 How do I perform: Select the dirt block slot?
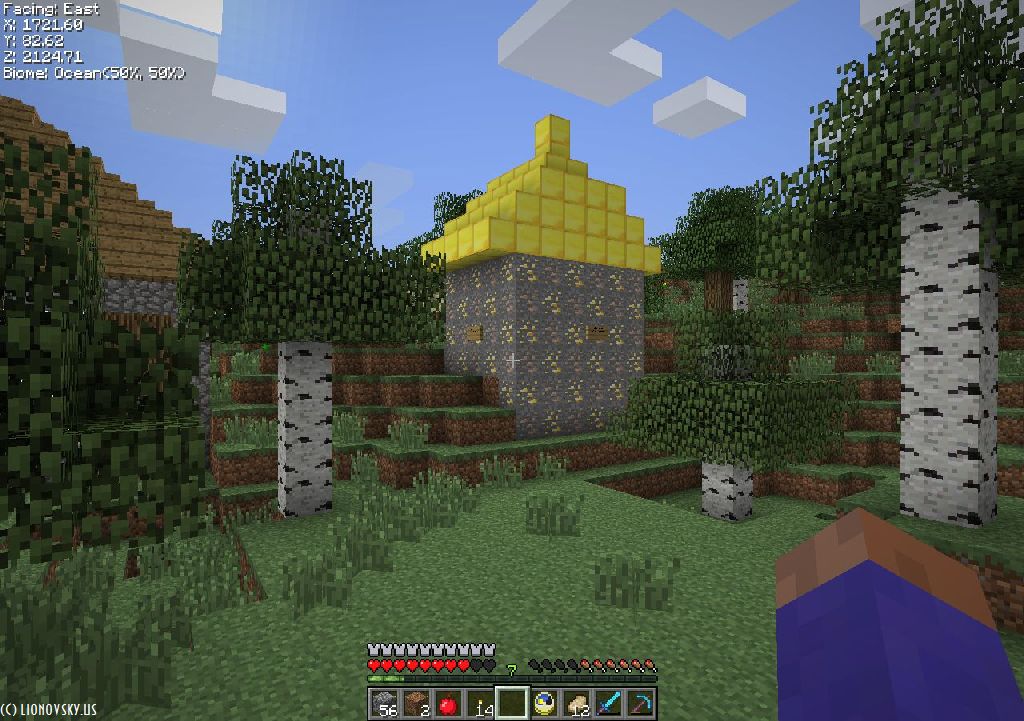(415, 703)
